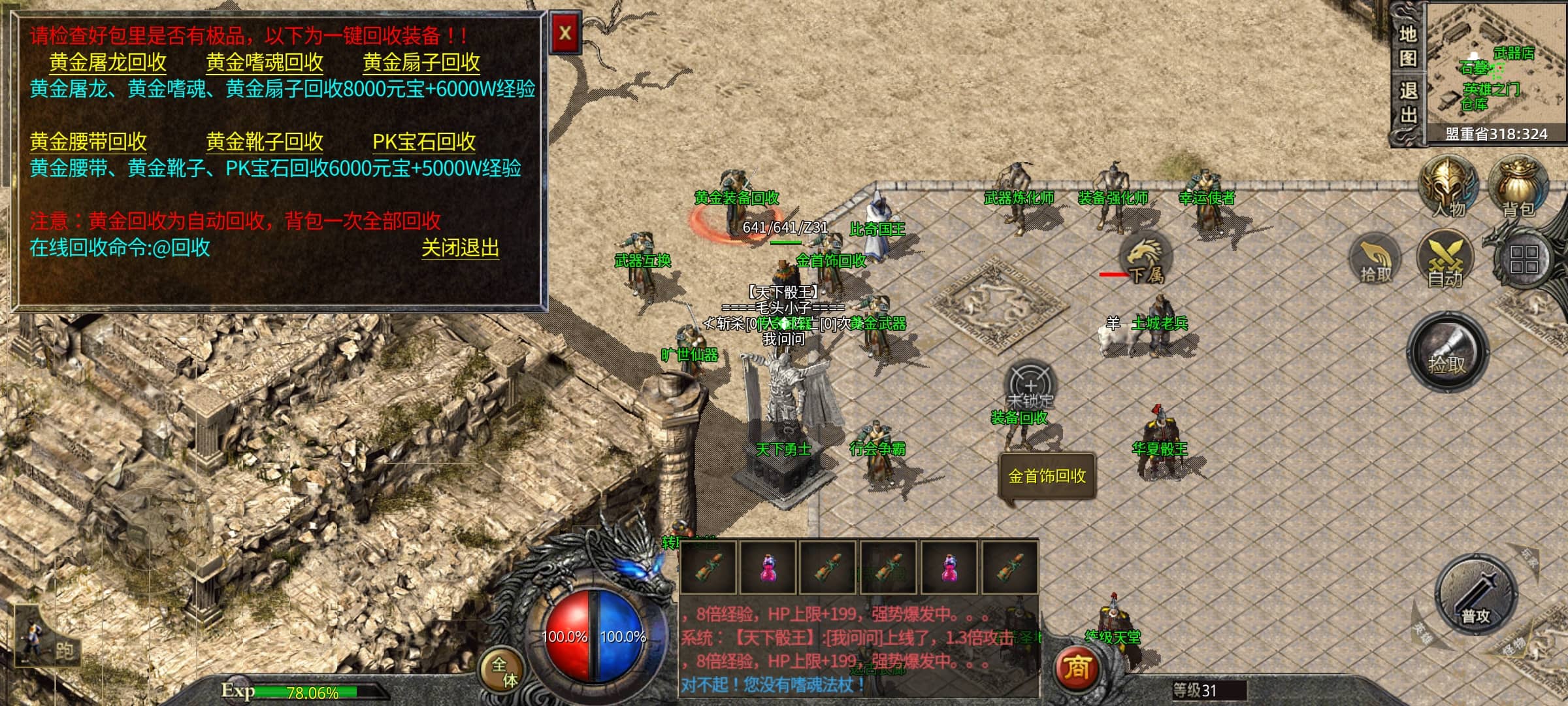This screenshot has width=1568, height=706.
Task: Open the 商 shop button
Action: (1076, 668)
